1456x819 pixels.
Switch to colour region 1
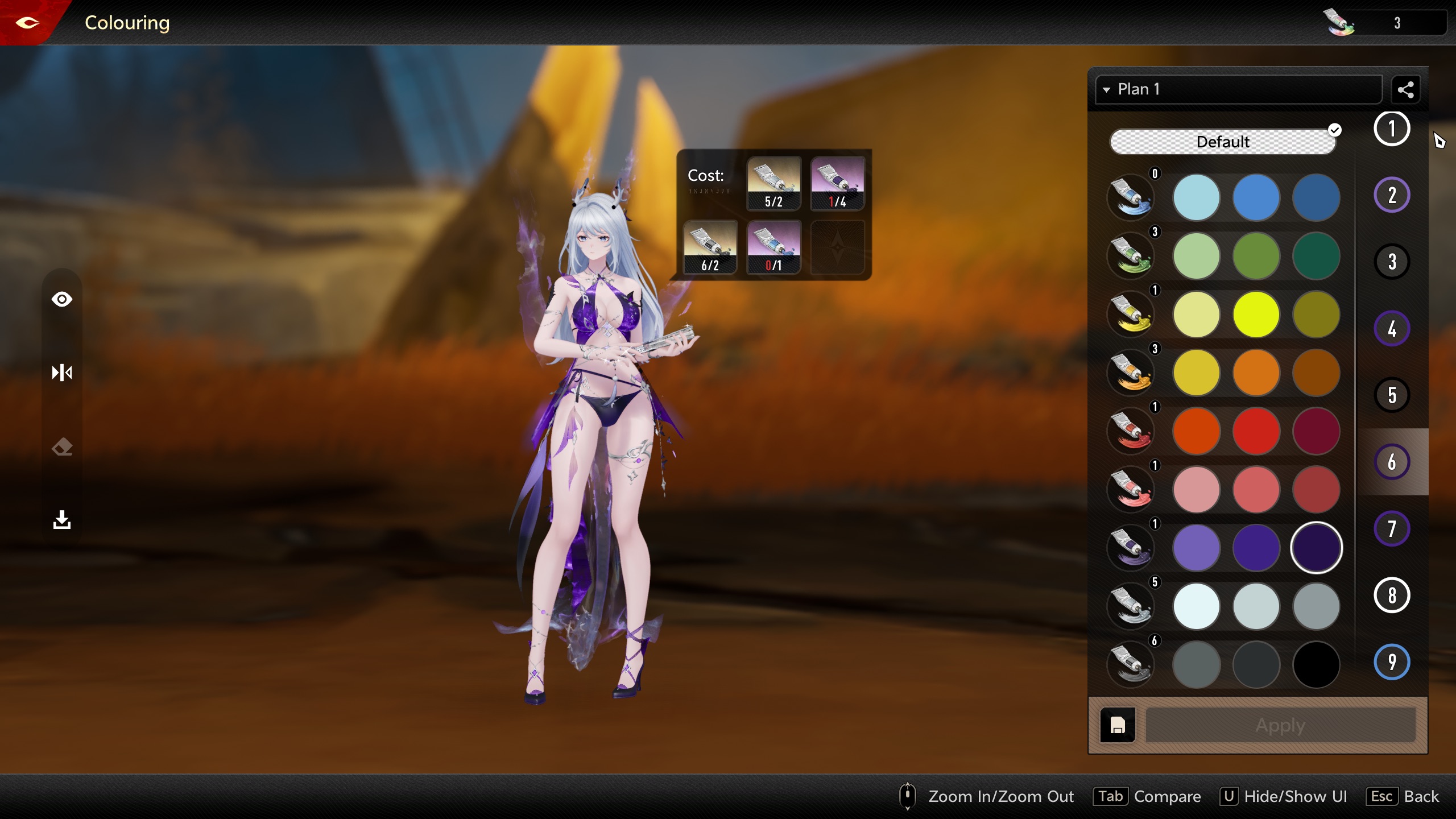pyautogui.click(x=1391, y=129)
